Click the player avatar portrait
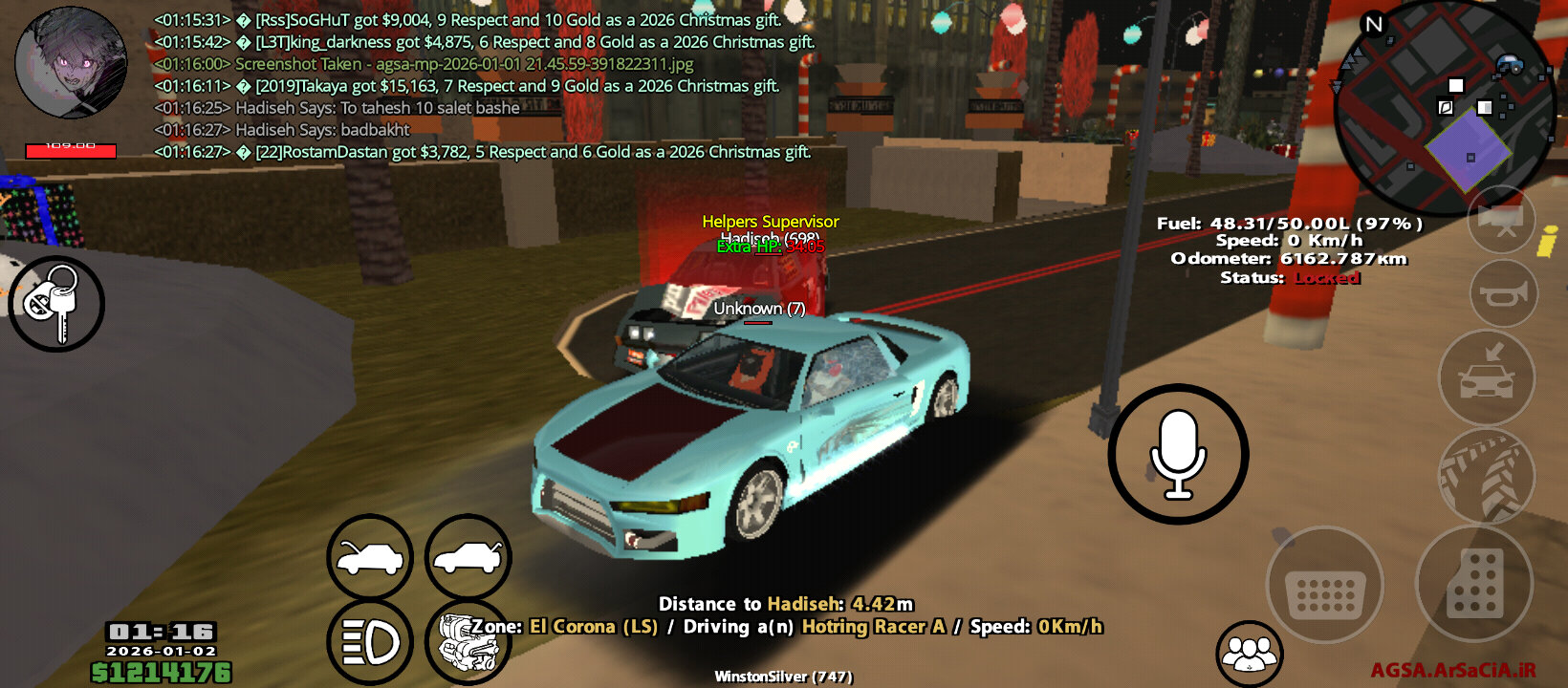 click(71, 63)
